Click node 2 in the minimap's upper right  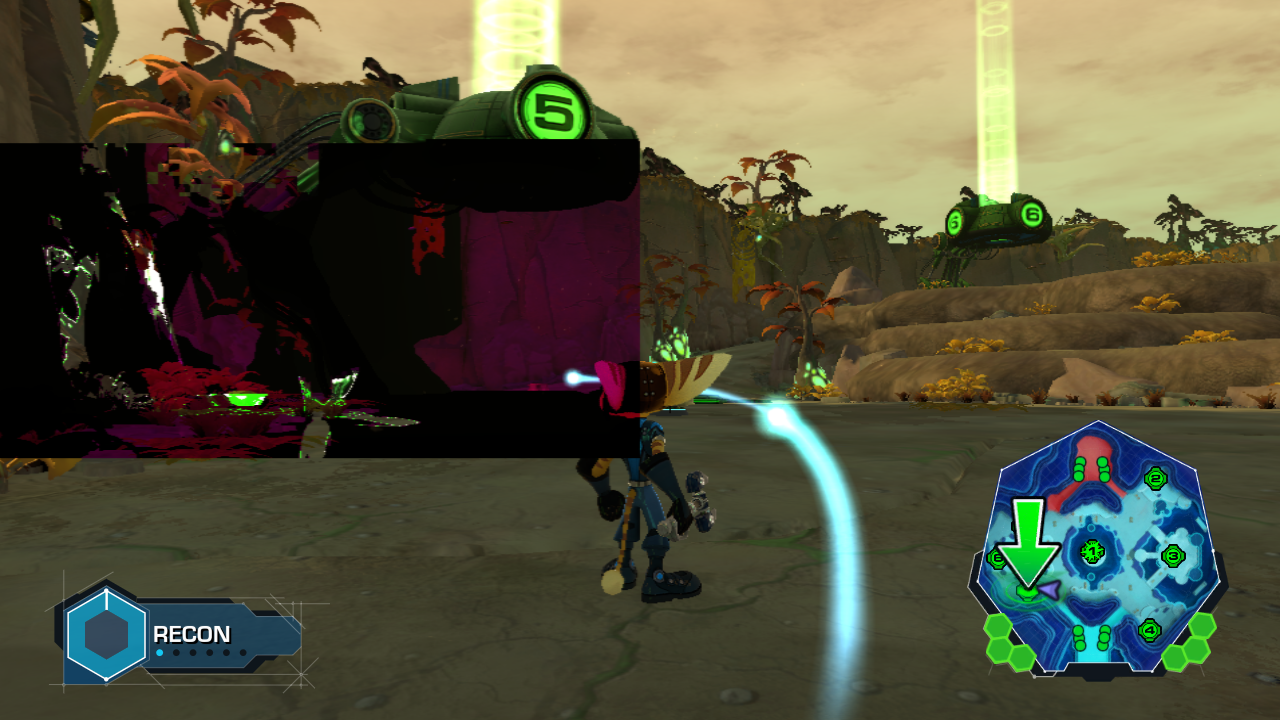pyautogui.click(x=1155, y=480)
